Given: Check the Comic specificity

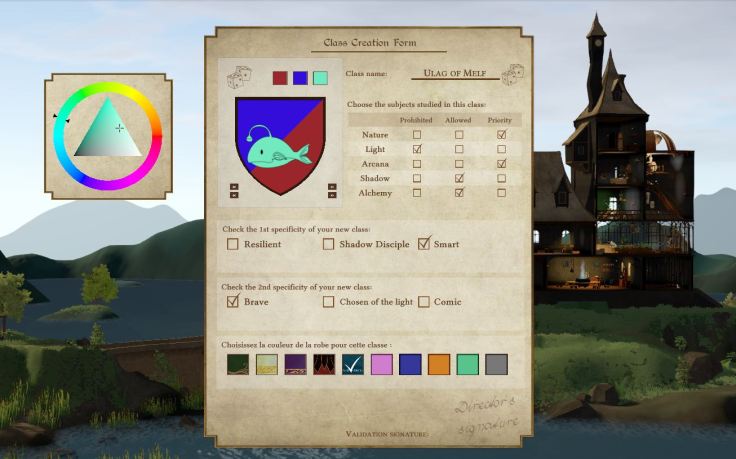Looking at the screenshot, I should [424, 301].
